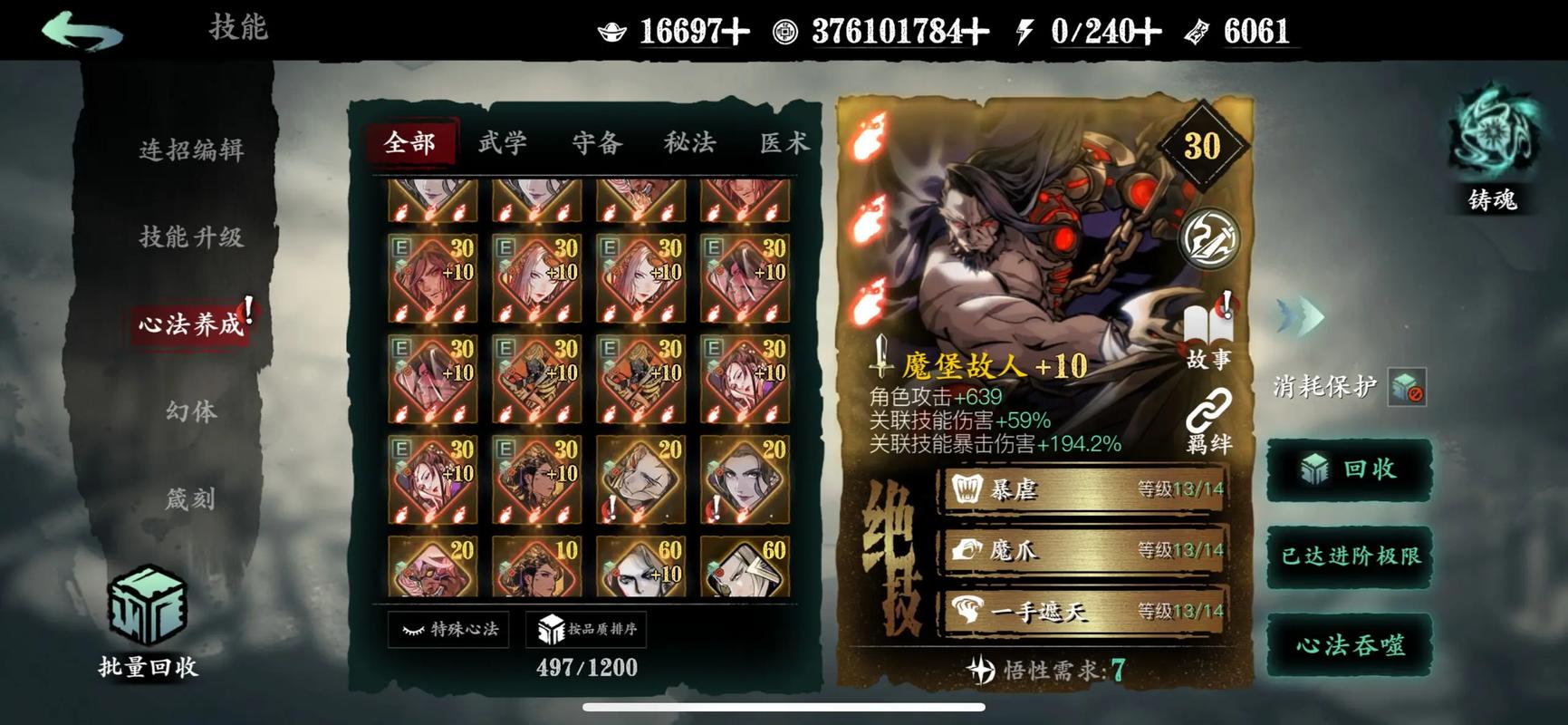
Task: Toggle 特殊心法 eye filter
Action: click(x=448, y=628)
